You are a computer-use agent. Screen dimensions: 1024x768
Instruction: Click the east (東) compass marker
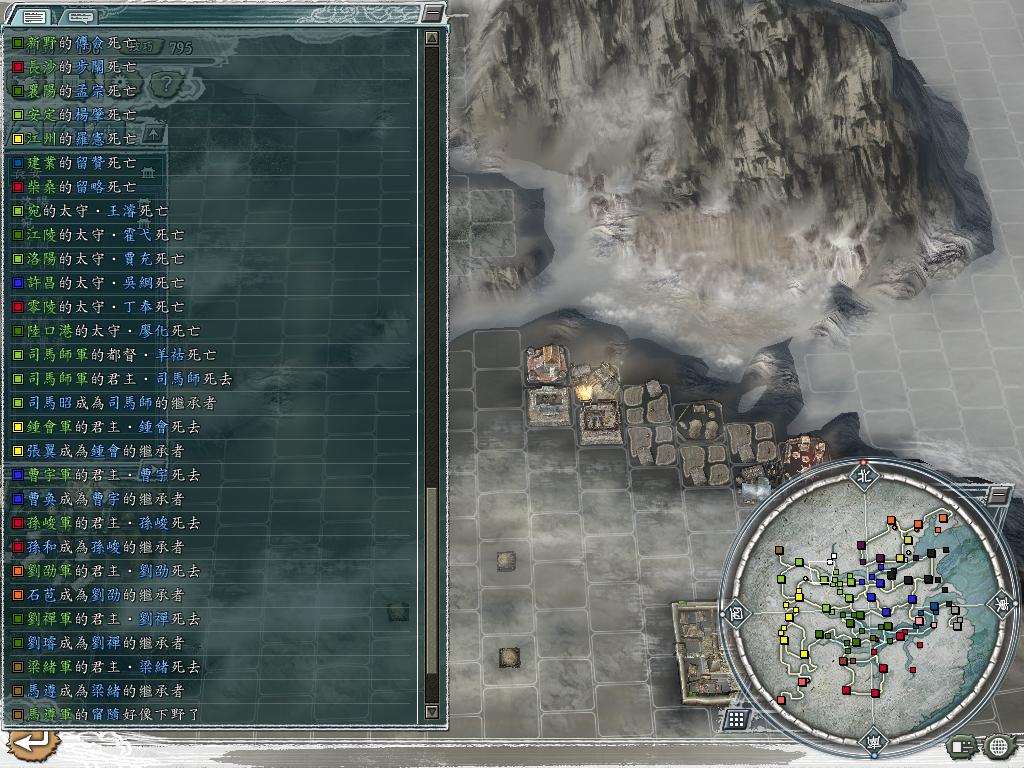1001,605
